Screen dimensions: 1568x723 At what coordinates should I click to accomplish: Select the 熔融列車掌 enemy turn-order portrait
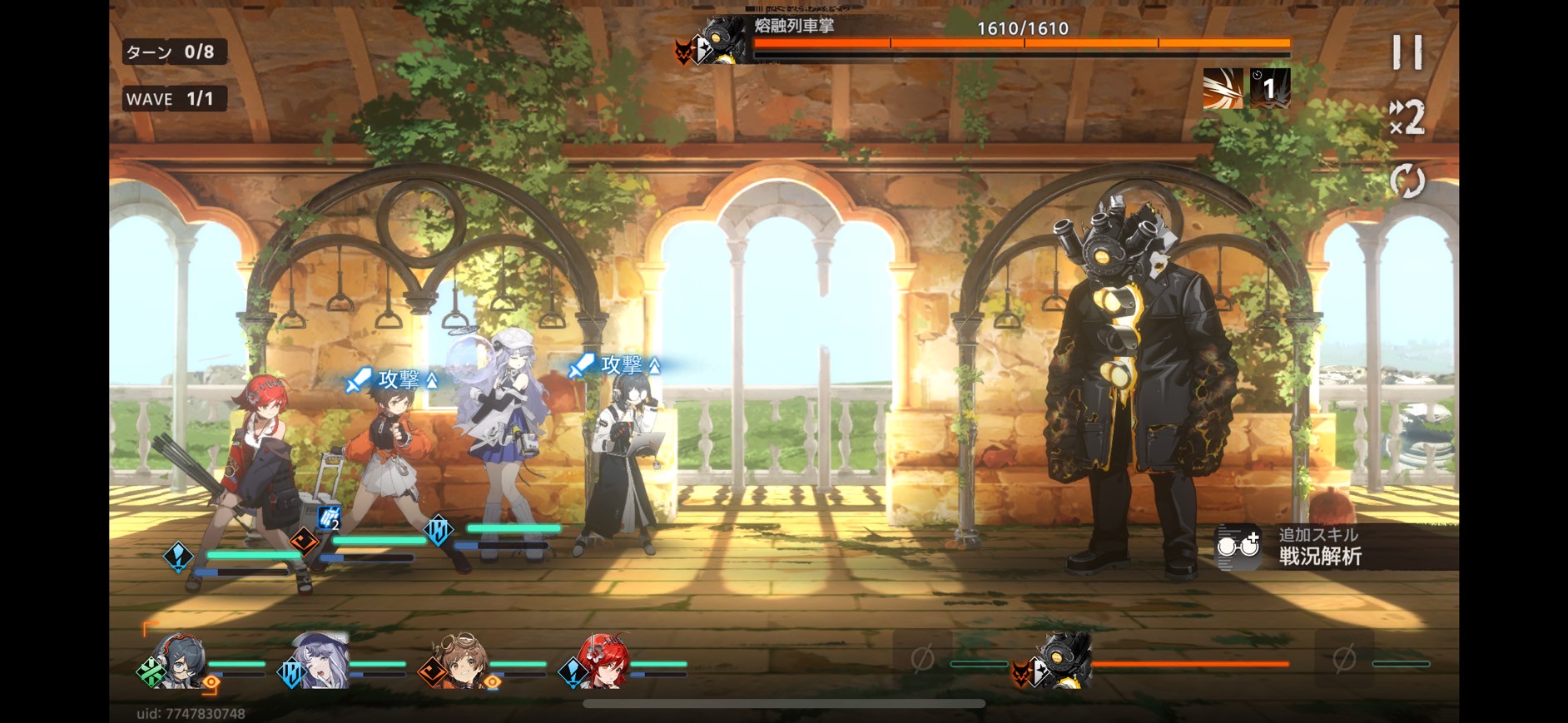[1059, 661]
